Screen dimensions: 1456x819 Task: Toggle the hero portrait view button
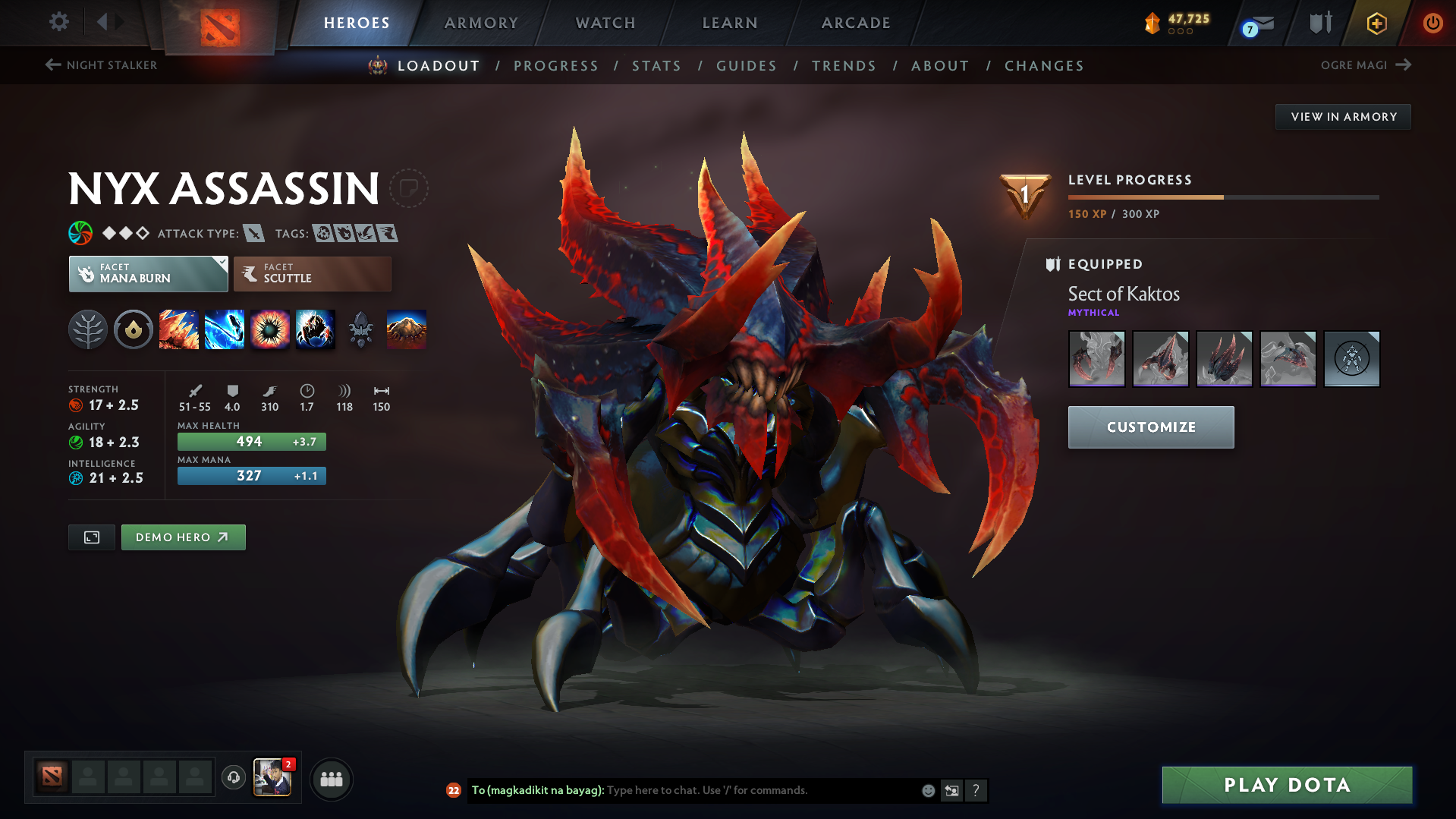tap(91, 537)
